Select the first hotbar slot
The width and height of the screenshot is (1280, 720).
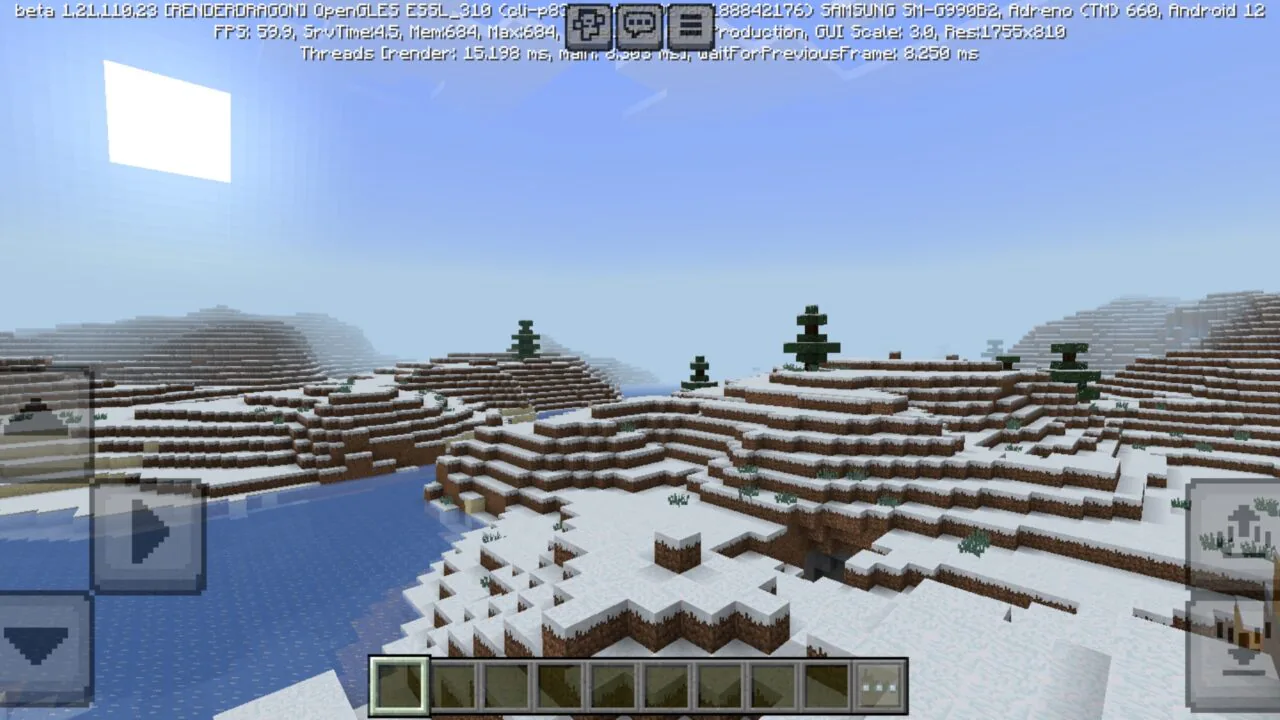pos(400,685)
